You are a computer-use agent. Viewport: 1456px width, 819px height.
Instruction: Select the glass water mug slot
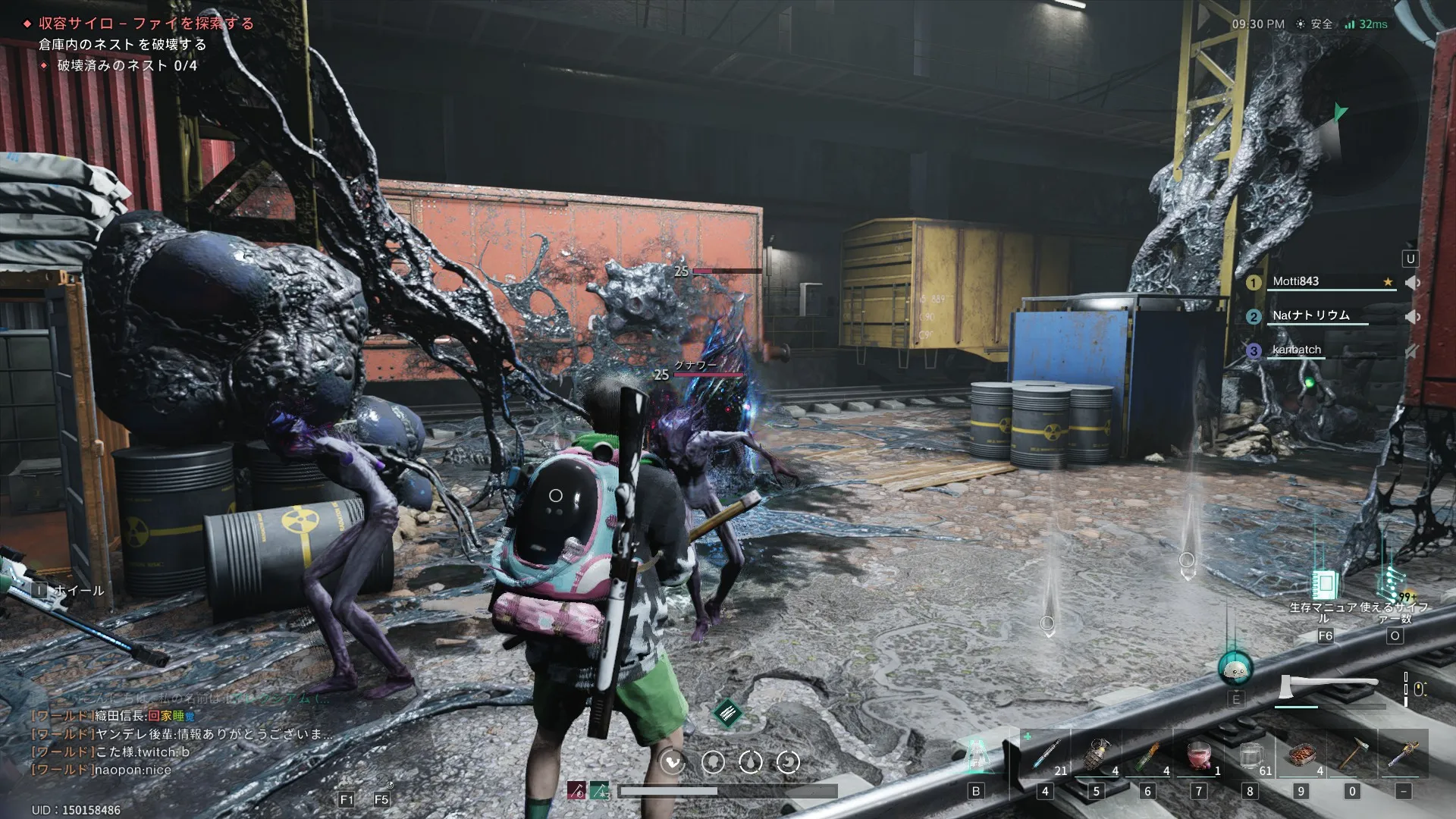click(1250, 755)
